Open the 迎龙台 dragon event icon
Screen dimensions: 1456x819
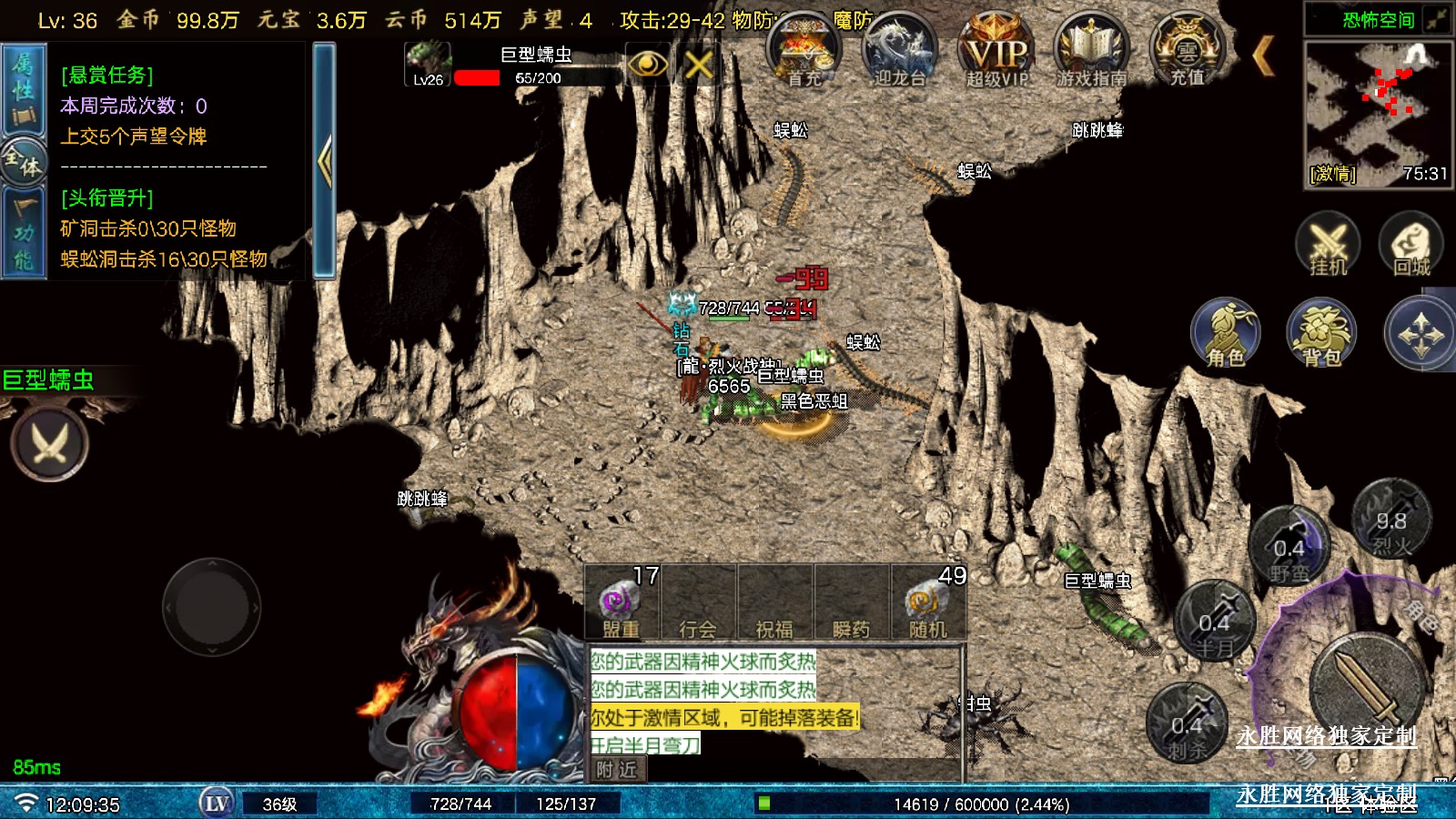pyautogui.click(x=899, y=53)
